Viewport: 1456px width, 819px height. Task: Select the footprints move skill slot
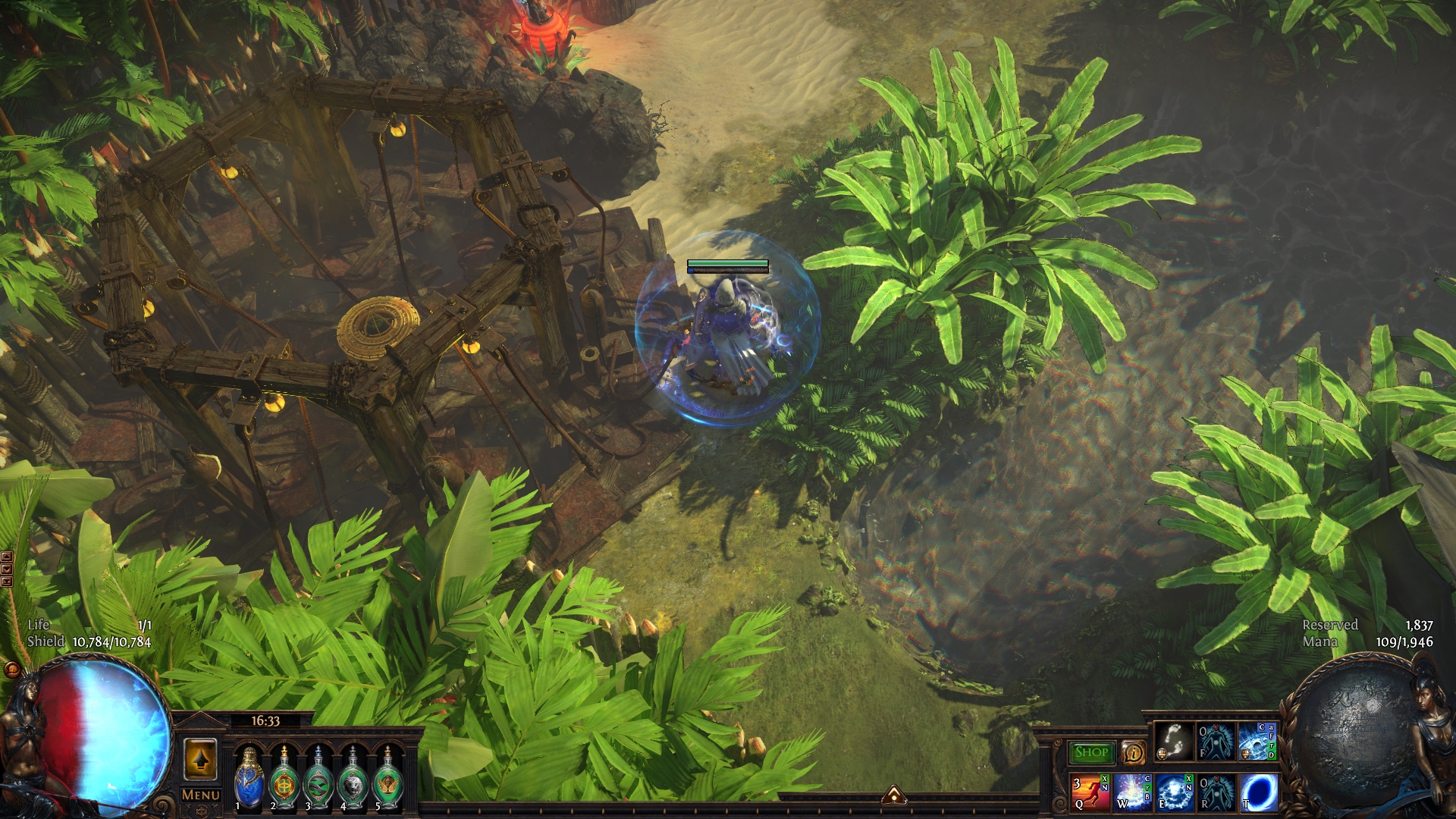pyautogui.click(x=1173, y=742)
